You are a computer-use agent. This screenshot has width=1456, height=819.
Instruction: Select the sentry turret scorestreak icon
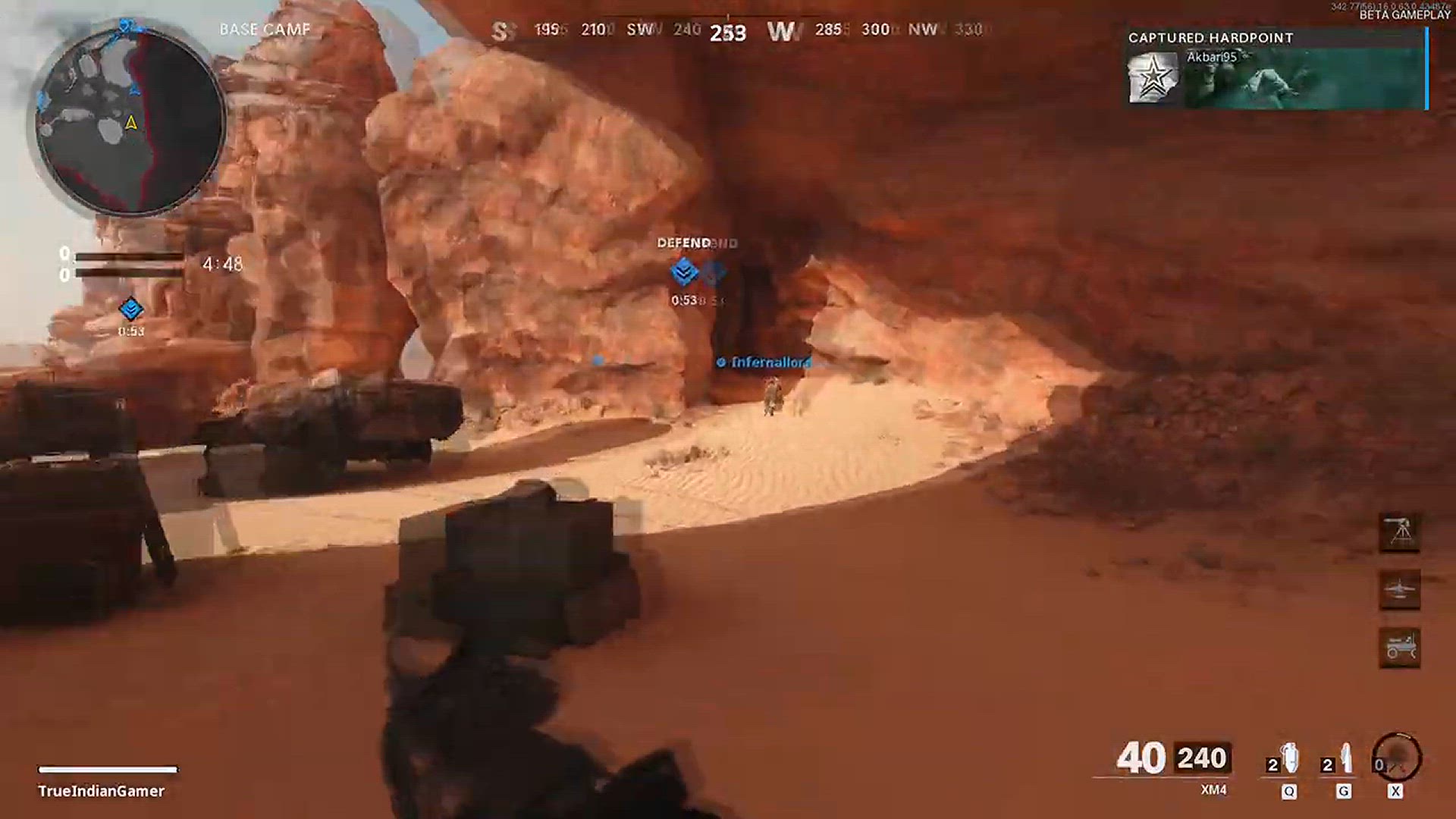[1400, 532]
